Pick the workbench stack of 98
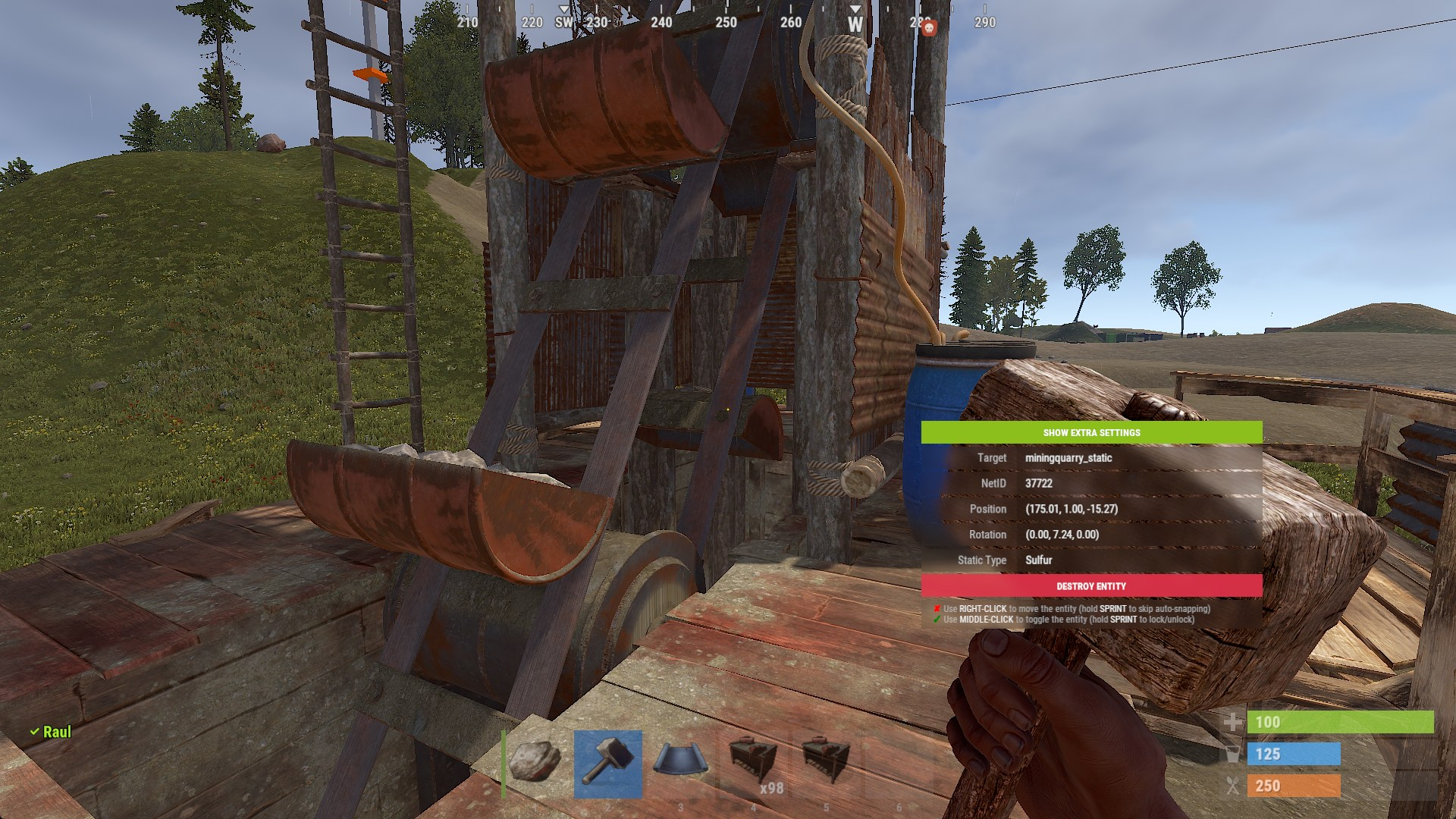This screenshot has height=819, width=1456. [x=754, y=763]
